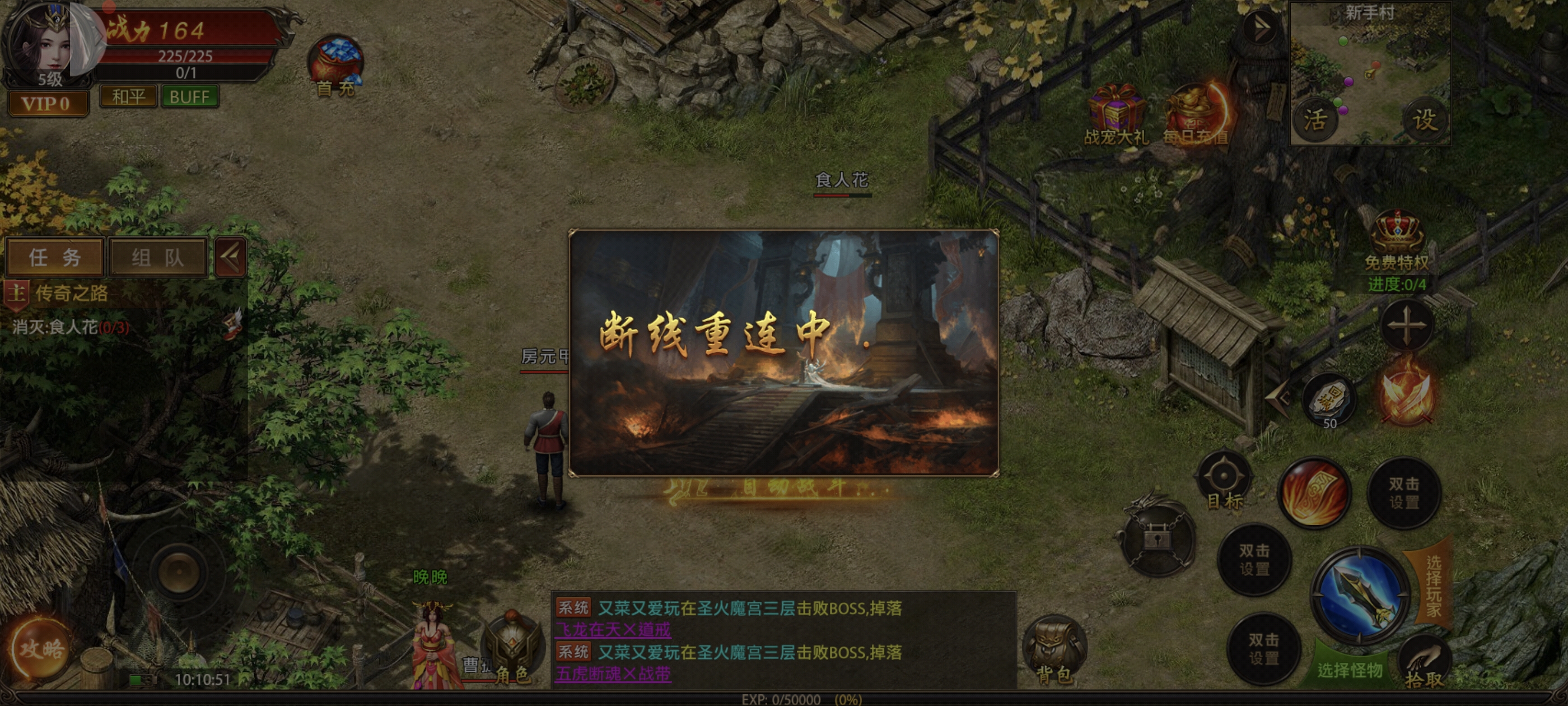Image resolution: width=1568 pixels, height=706 pixels.
Task: Collapse the quest panel with arrow button
Action: (231, 257)
